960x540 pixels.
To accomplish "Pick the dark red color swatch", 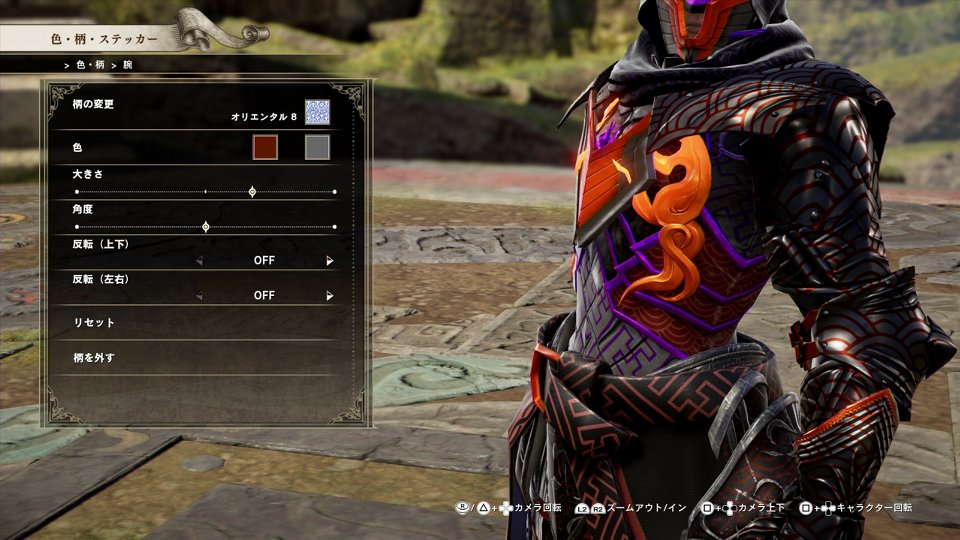I will click(x=265, y=148).
